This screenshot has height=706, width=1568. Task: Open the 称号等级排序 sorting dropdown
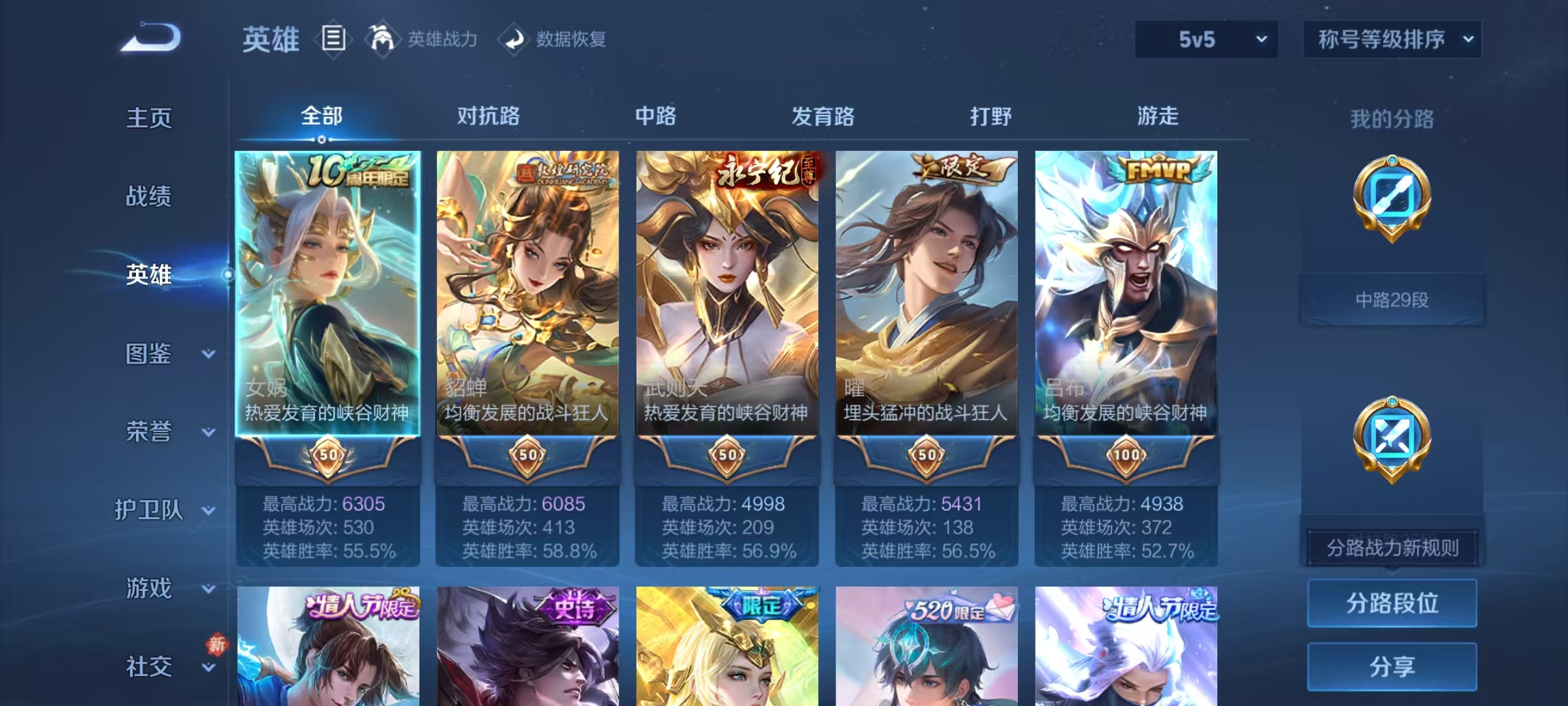tap(1392, 39)
